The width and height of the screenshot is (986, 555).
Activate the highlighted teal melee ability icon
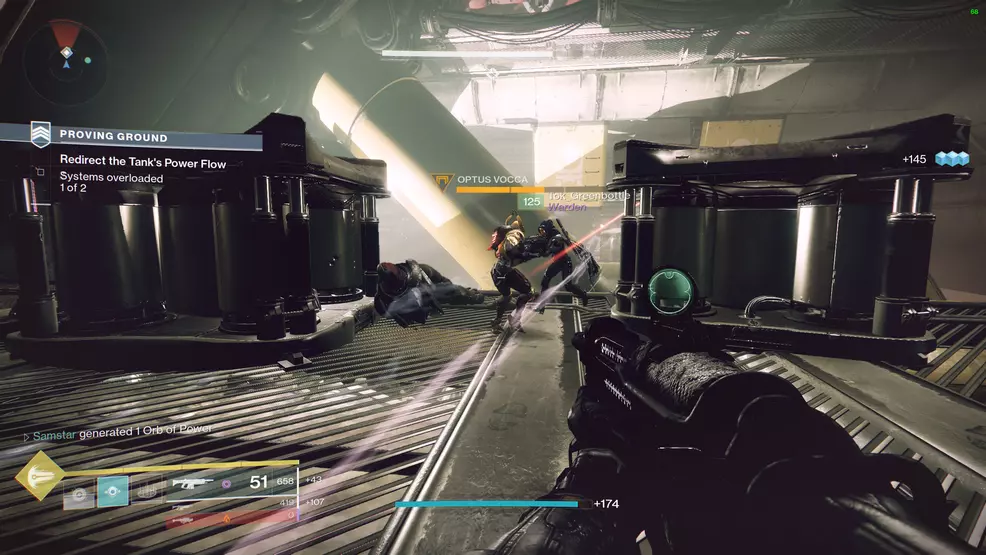(x=112, y=491)
